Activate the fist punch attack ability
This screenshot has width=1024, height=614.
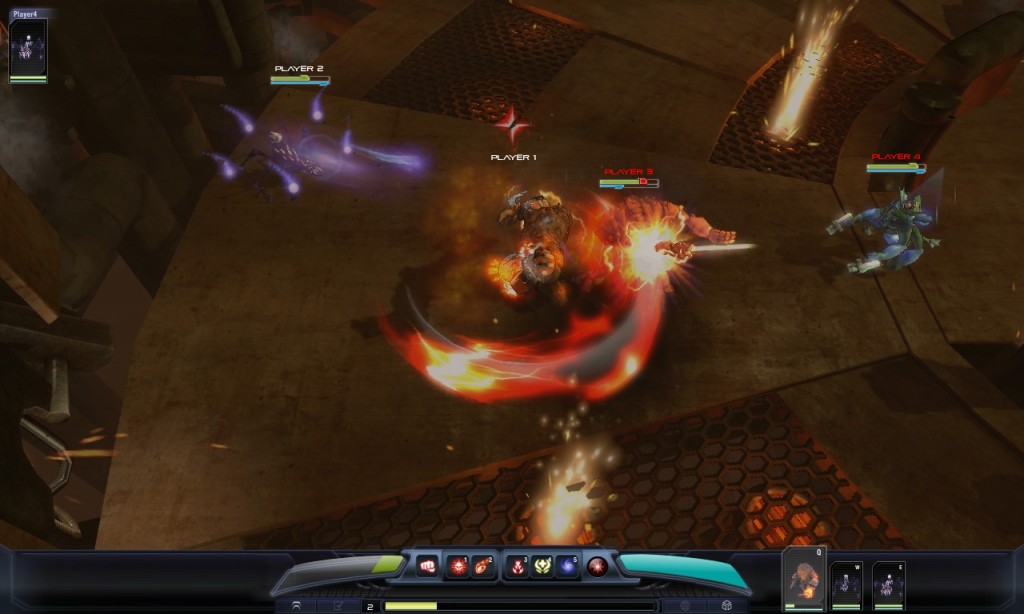click(427, 566)
